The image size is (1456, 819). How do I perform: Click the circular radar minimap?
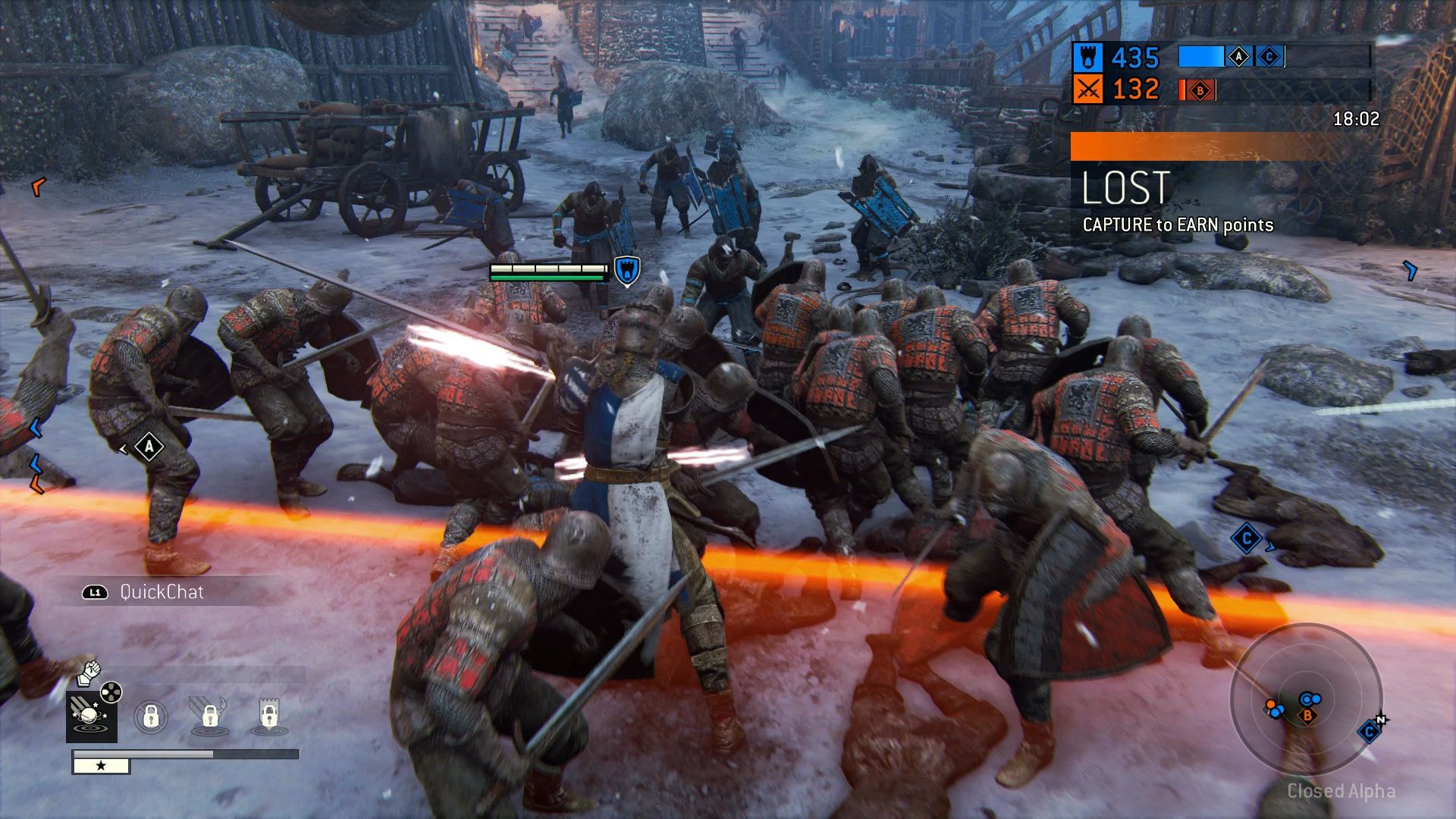1306,698
